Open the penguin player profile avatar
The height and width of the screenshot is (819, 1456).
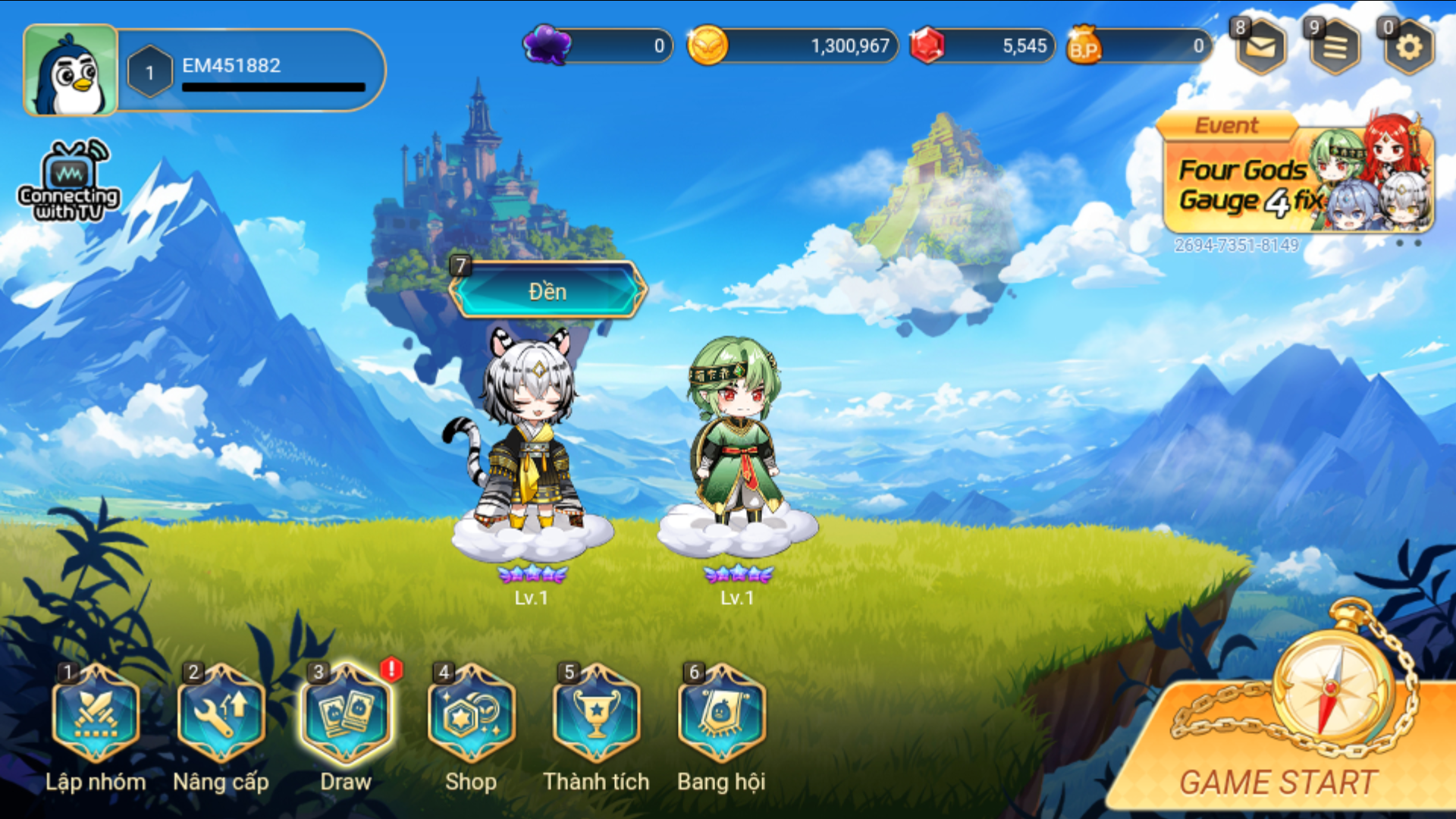coord(71,71)
